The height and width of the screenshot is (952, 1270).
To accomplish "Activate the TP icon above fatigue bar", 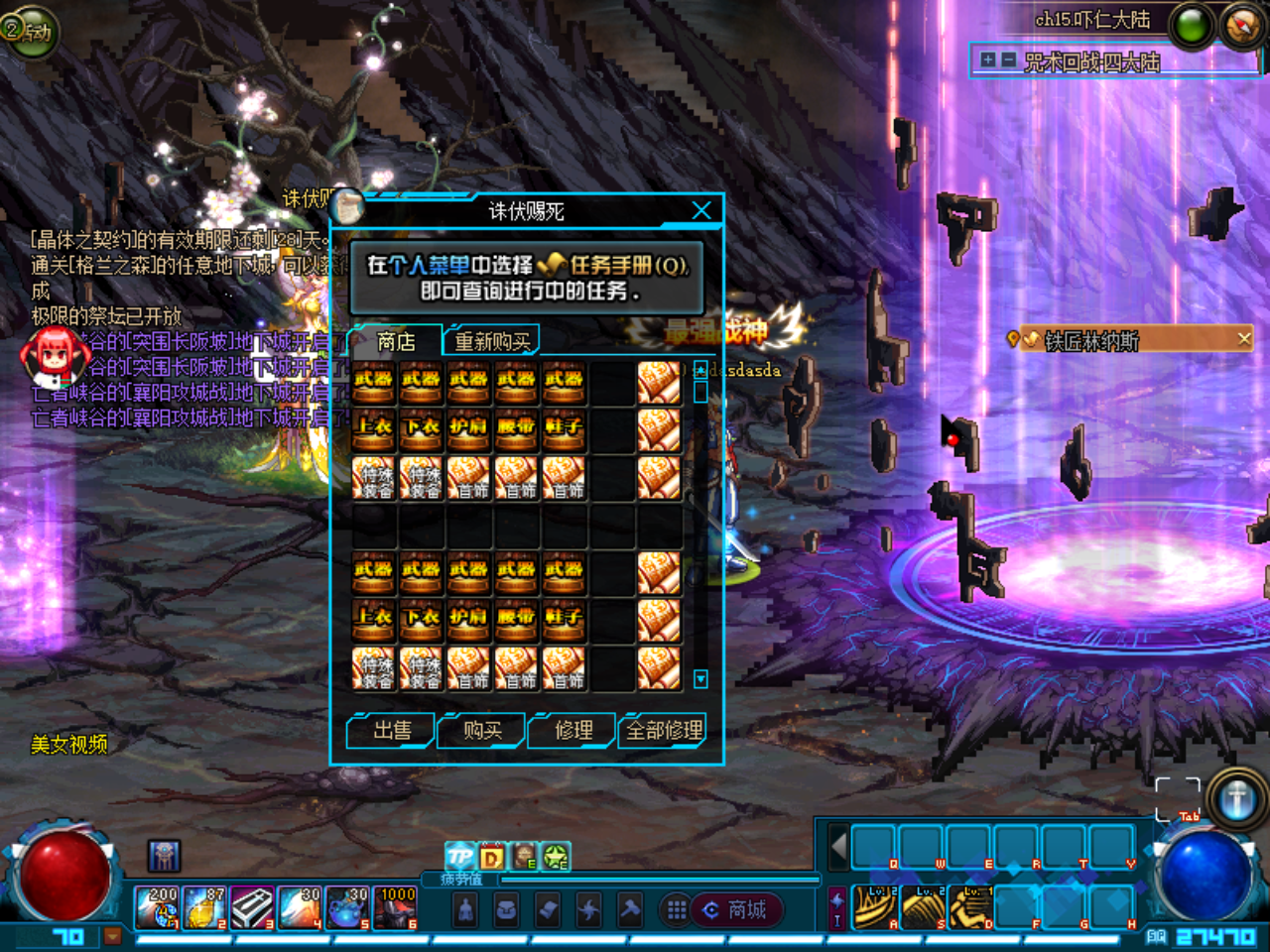I will click(x=459, y=855).
